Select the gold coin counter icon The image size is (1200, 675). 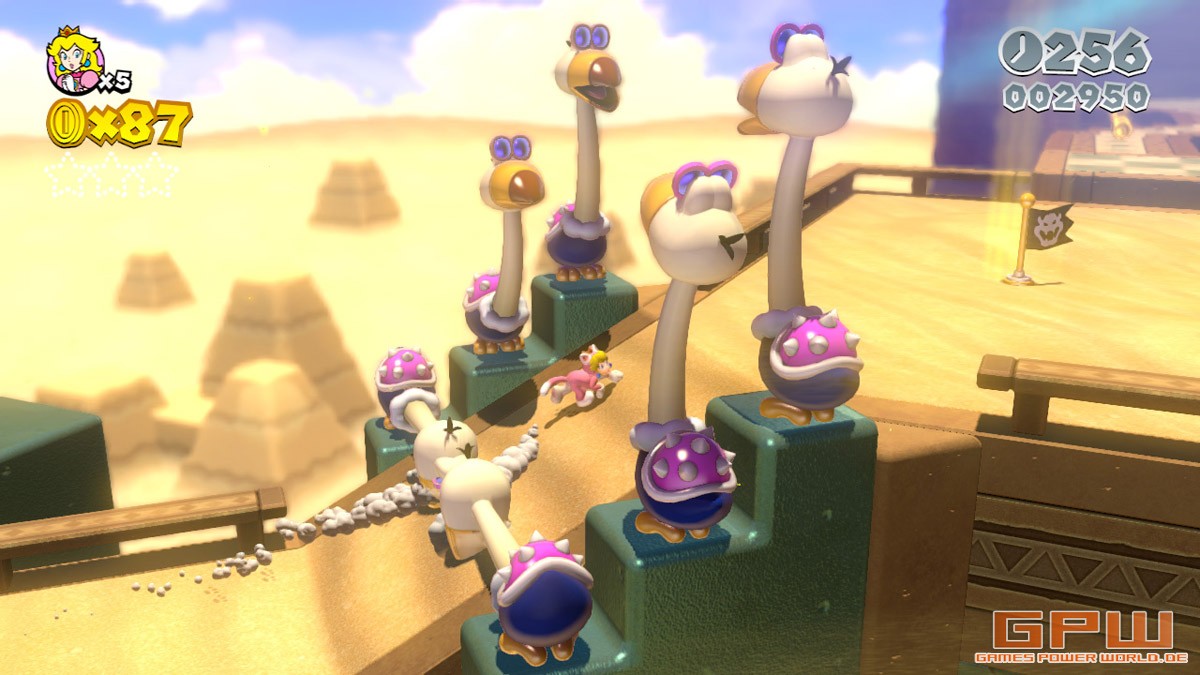tap(63, 124)
